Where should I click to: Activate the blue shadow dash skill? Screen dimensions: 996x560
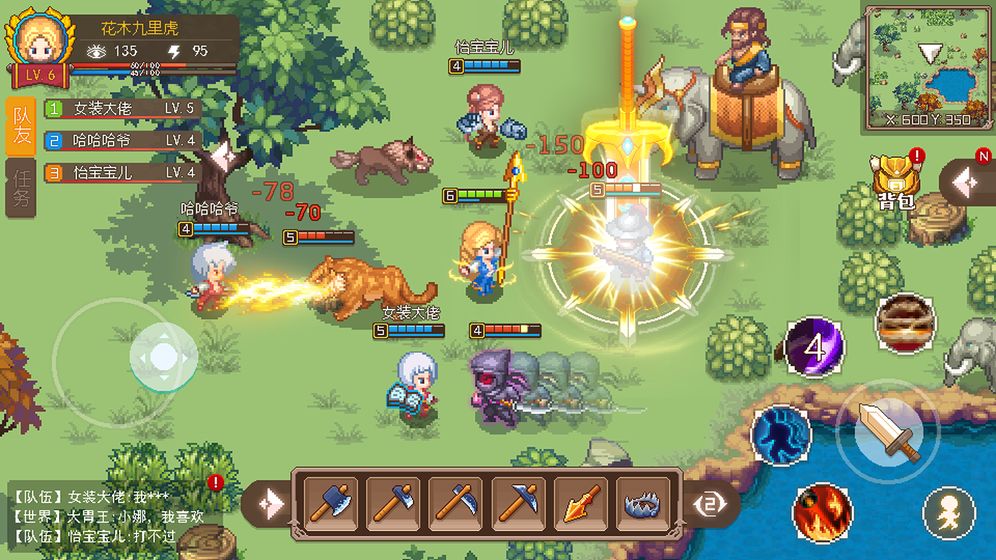coord(781,435)
